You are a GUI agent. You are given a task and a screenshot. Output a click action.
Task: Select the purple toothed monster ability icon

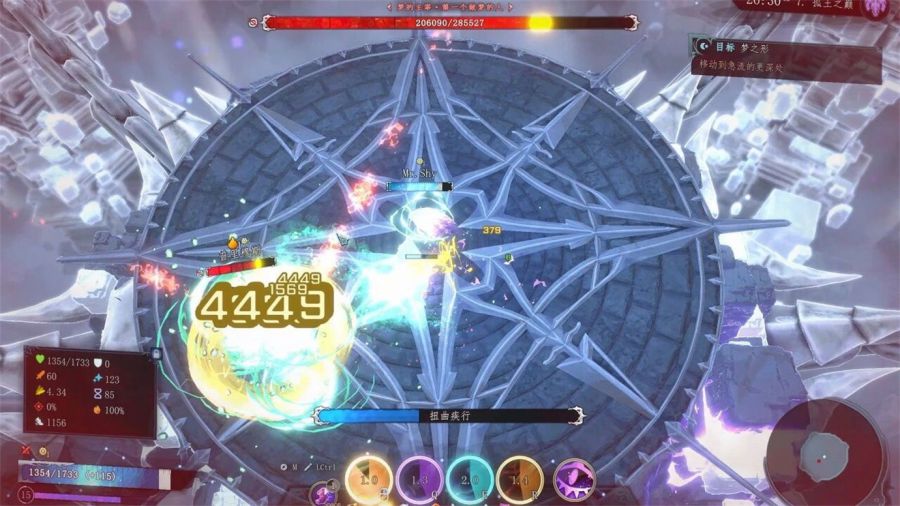coord(573,479)
